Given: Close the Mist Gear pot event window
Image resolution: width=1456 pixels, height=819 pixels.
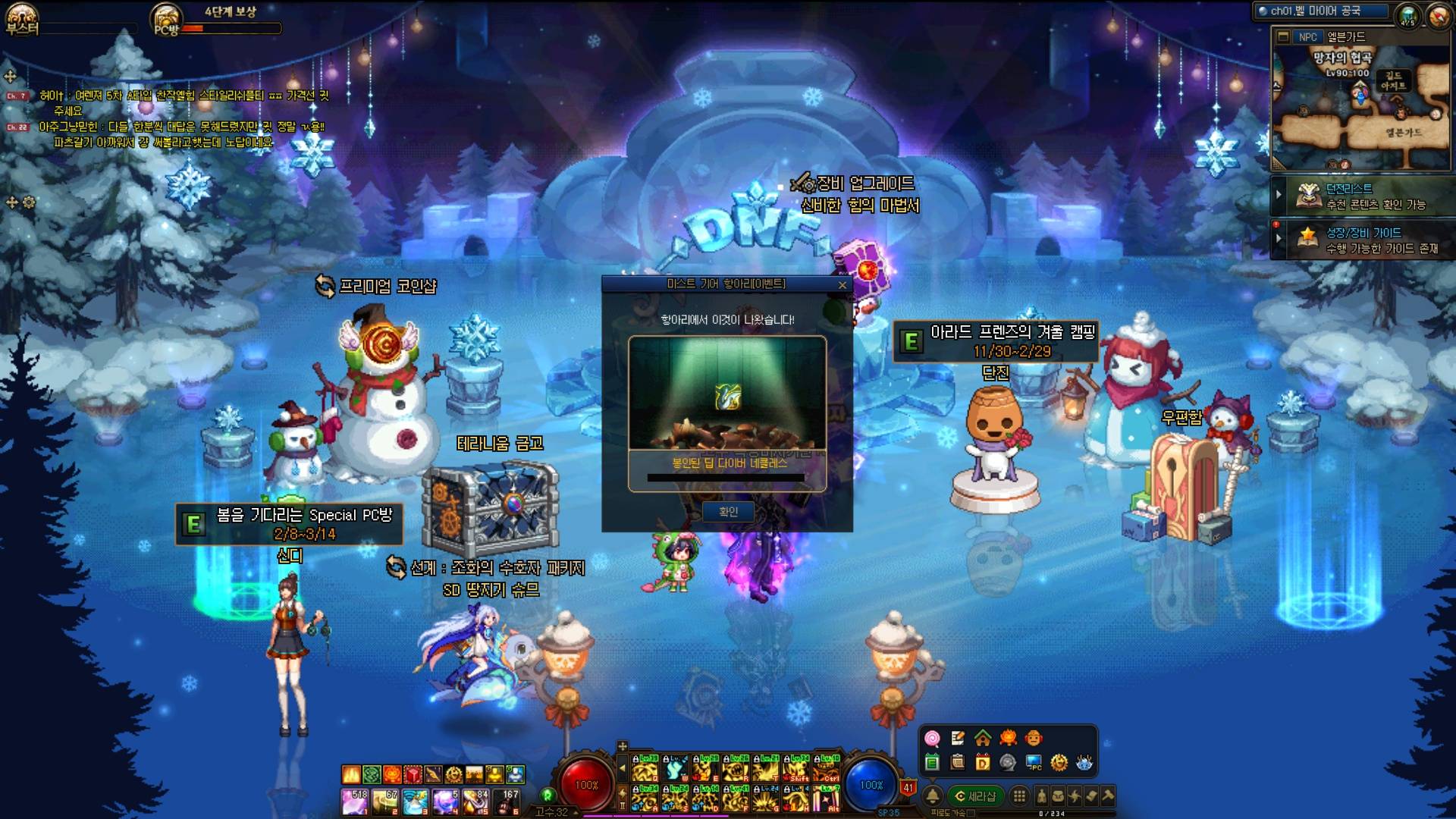Looking at the screenshot, I should point(842,285).
